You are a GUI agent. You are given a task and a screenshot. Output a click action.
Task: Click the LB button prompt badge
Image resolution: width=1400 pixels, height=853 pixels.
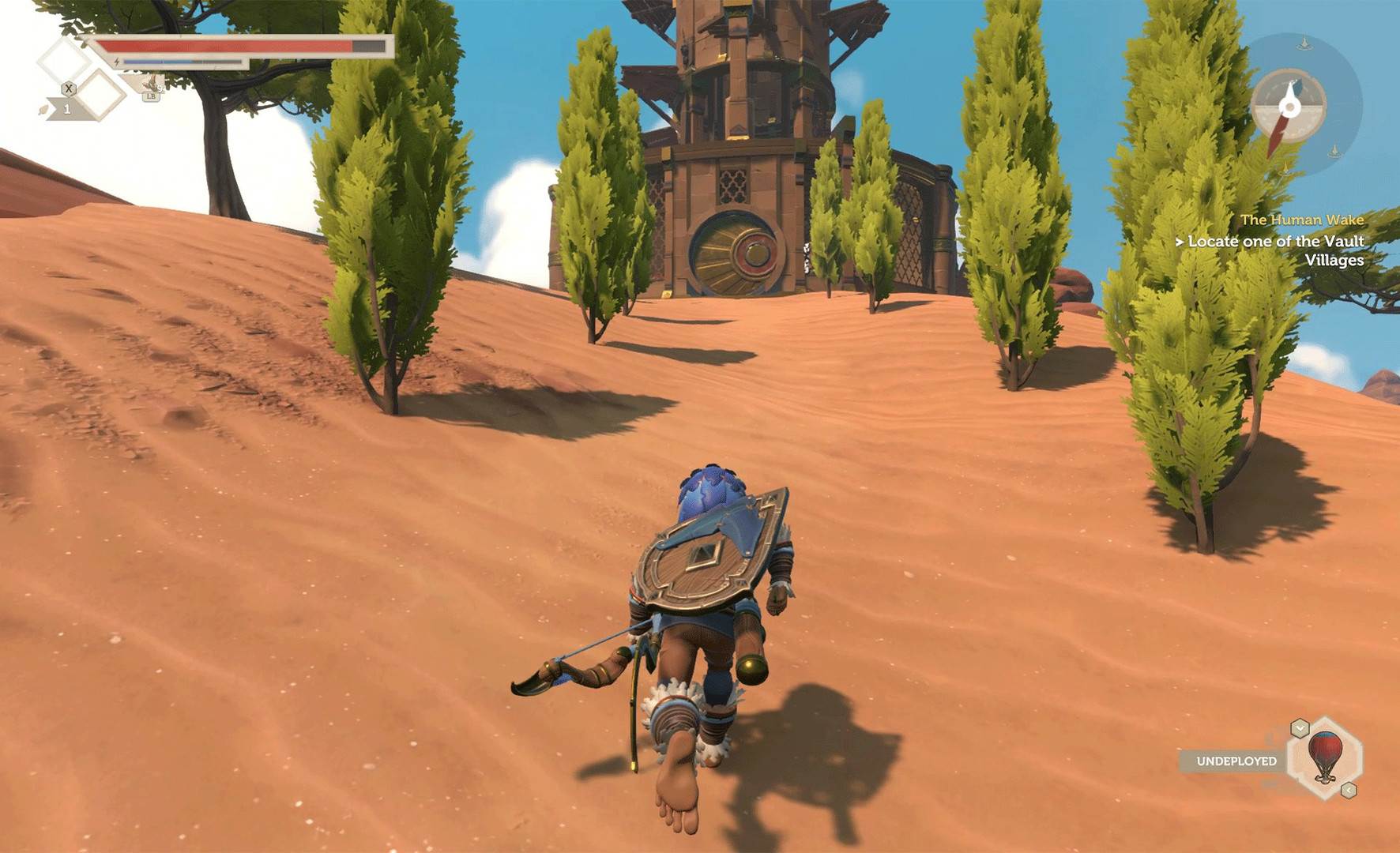pyautogui.click(x=151, y=96)
